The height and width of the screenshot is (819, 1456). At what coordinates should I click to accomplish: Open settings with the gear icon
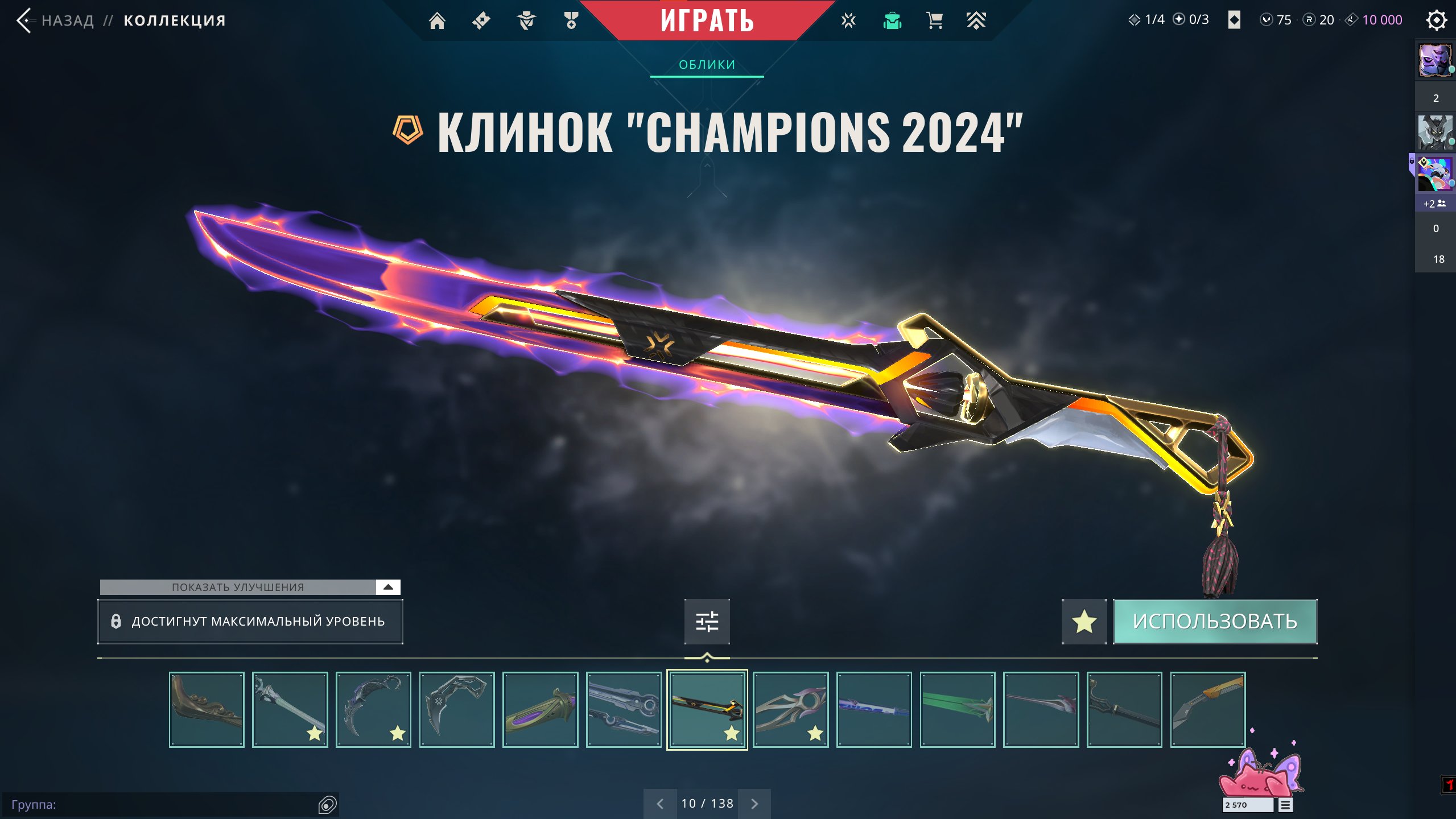click(1436, 20)
